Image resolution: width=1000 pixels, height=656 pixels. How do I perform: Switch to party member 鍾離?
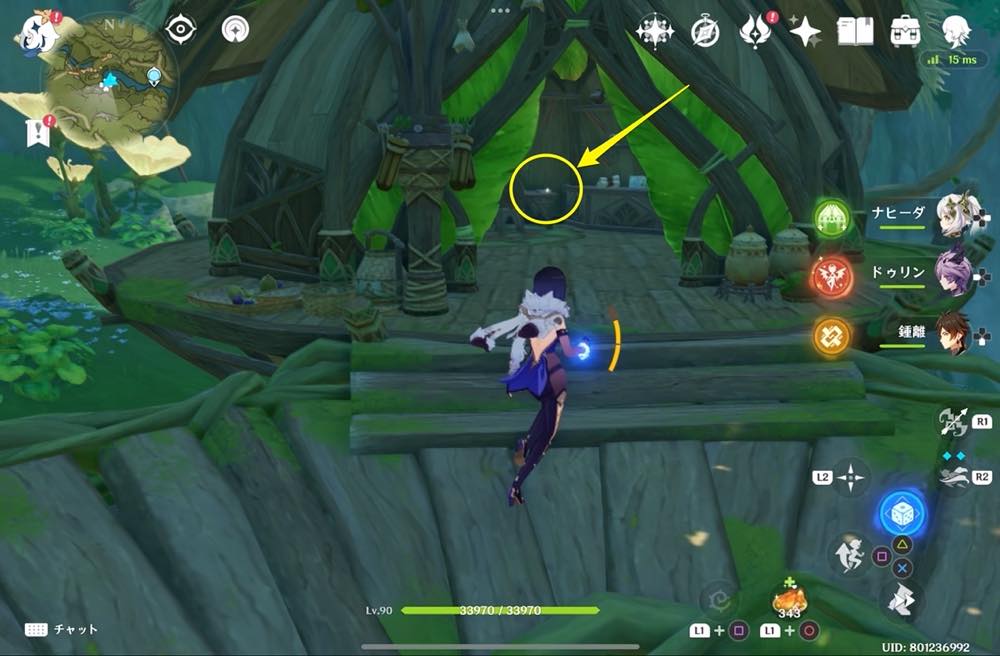pyautogui.click(x=955, y=335)
